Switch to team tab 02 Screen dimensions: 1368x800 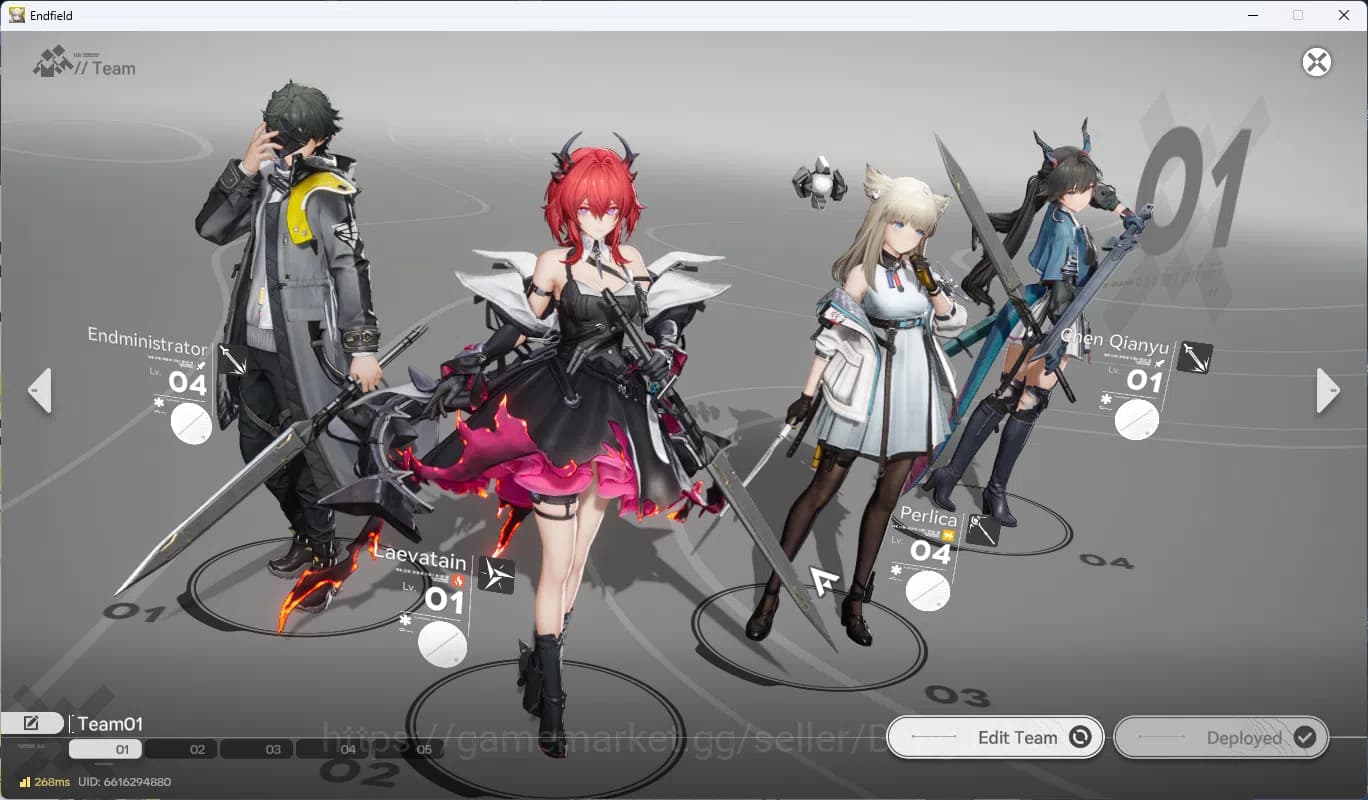(196, 748)
